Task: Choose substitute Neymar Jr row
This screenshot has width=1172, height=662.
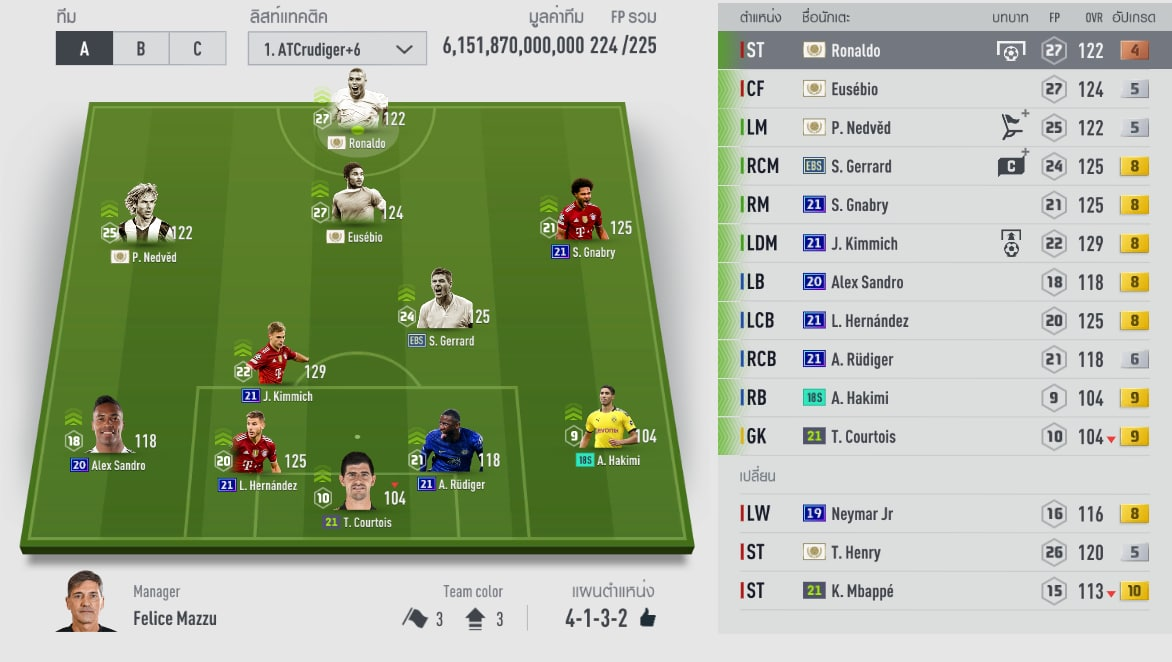Action: (x=940, y=514)
